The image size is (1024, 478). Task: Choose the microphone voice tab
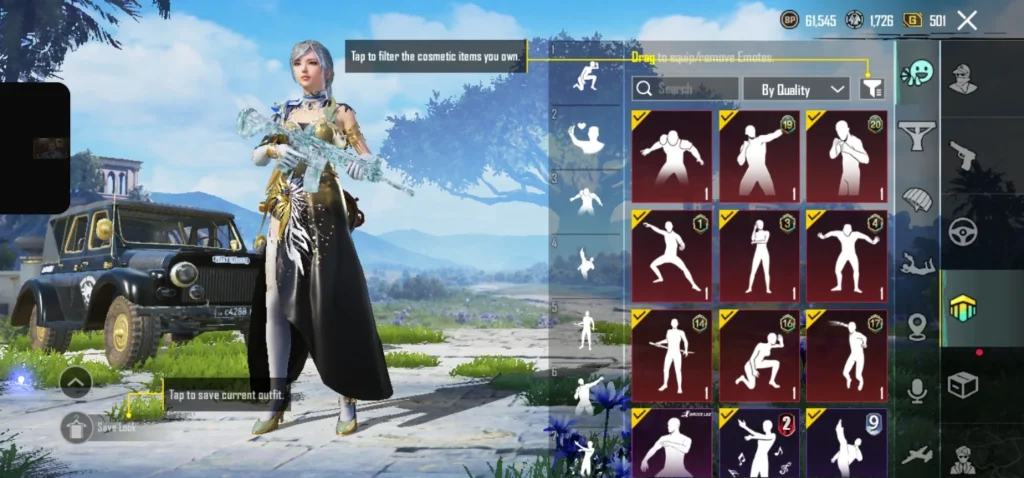[x=917, y=390]
